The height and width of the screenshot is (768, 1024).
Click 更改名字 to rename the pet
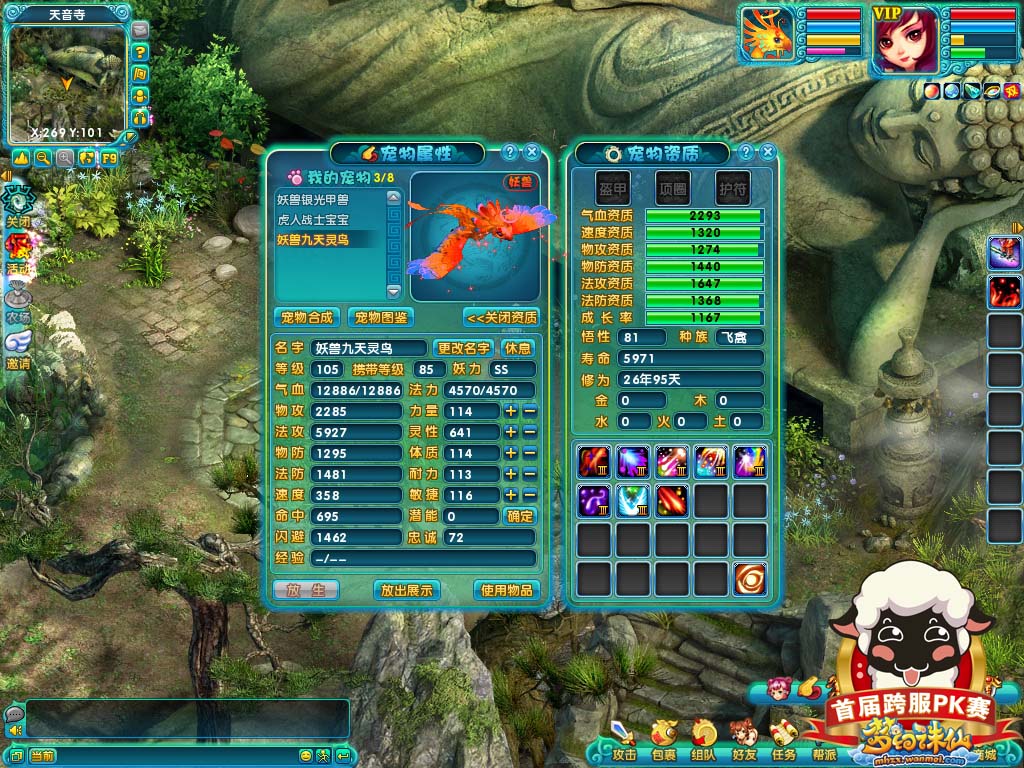click(464, 348)
